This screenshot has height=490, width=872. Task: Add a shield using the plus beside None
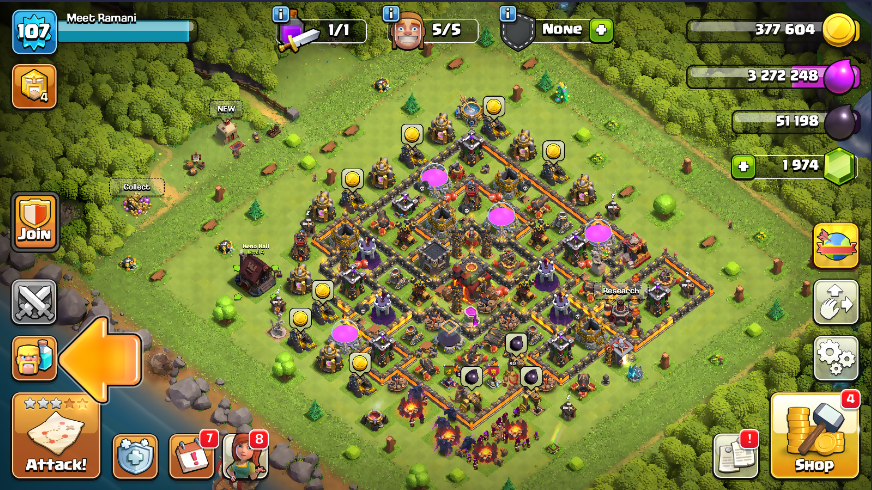coord(601,30)
